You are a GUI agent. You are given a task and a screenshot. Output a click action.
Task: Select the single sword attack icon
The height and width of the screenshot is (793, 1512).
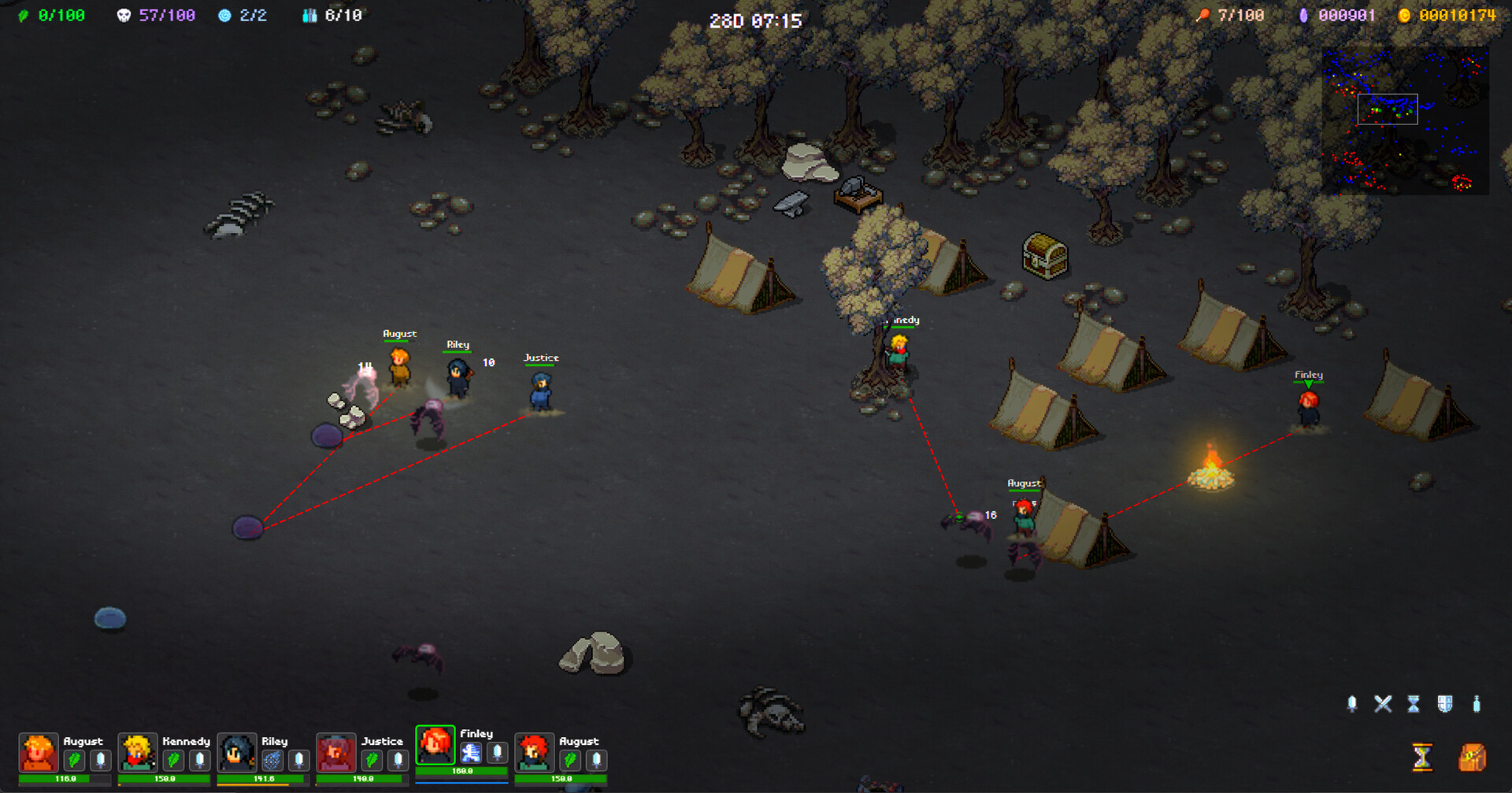(1353, 702)
